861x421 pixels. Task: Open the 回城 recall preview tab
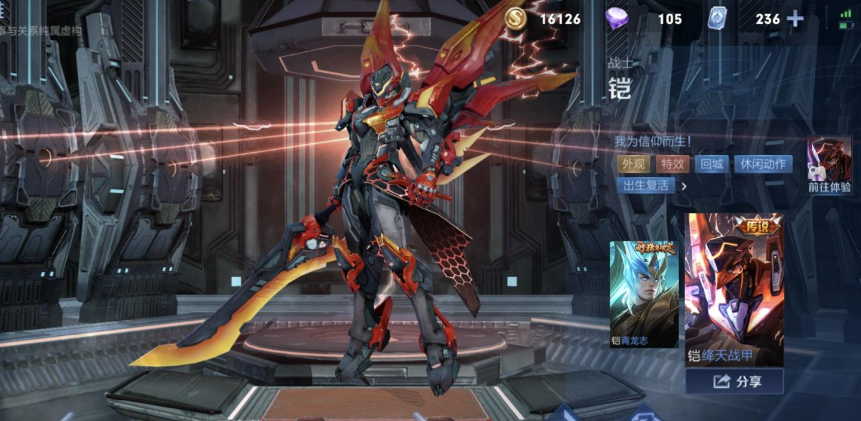coord(711,164)
